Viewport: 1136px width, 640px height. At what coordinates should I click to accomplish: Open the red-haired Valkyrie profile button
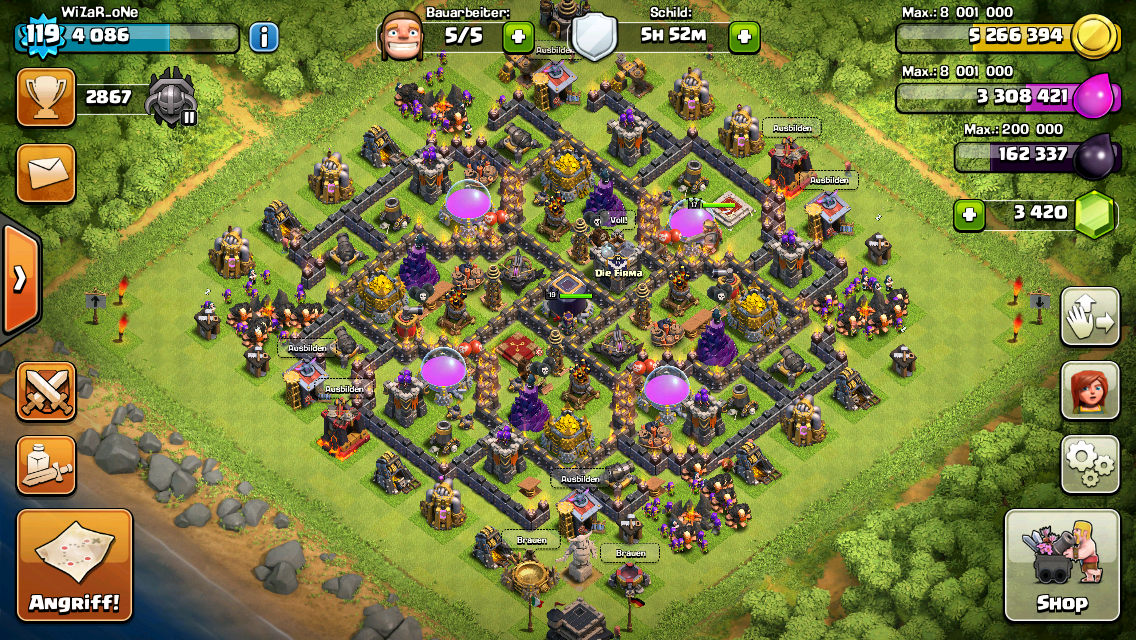(x=1089, y=390)
